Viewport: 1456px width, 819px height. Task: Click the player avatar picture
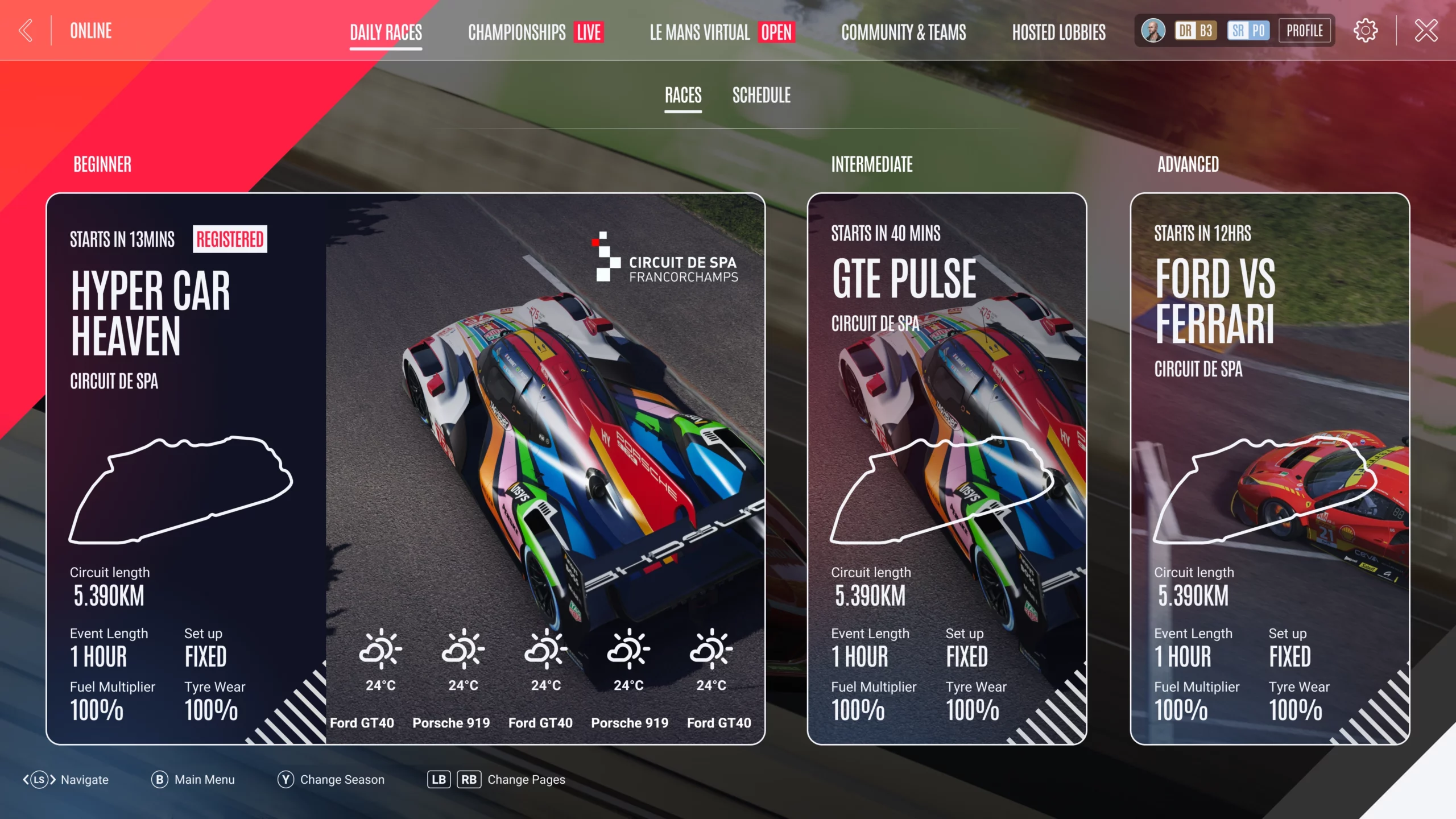1153,31
